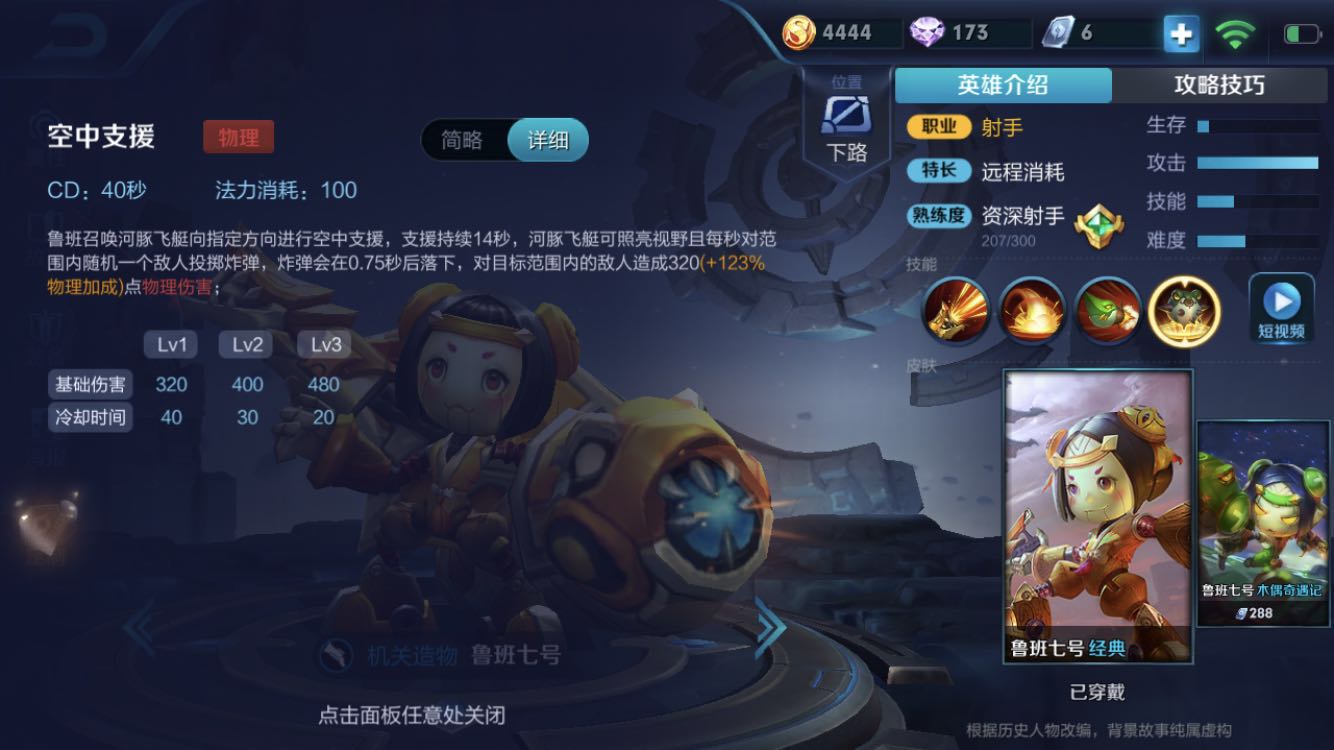Select Lu Ban's first skill icon

pyautogui.click(x=955, y=313)
